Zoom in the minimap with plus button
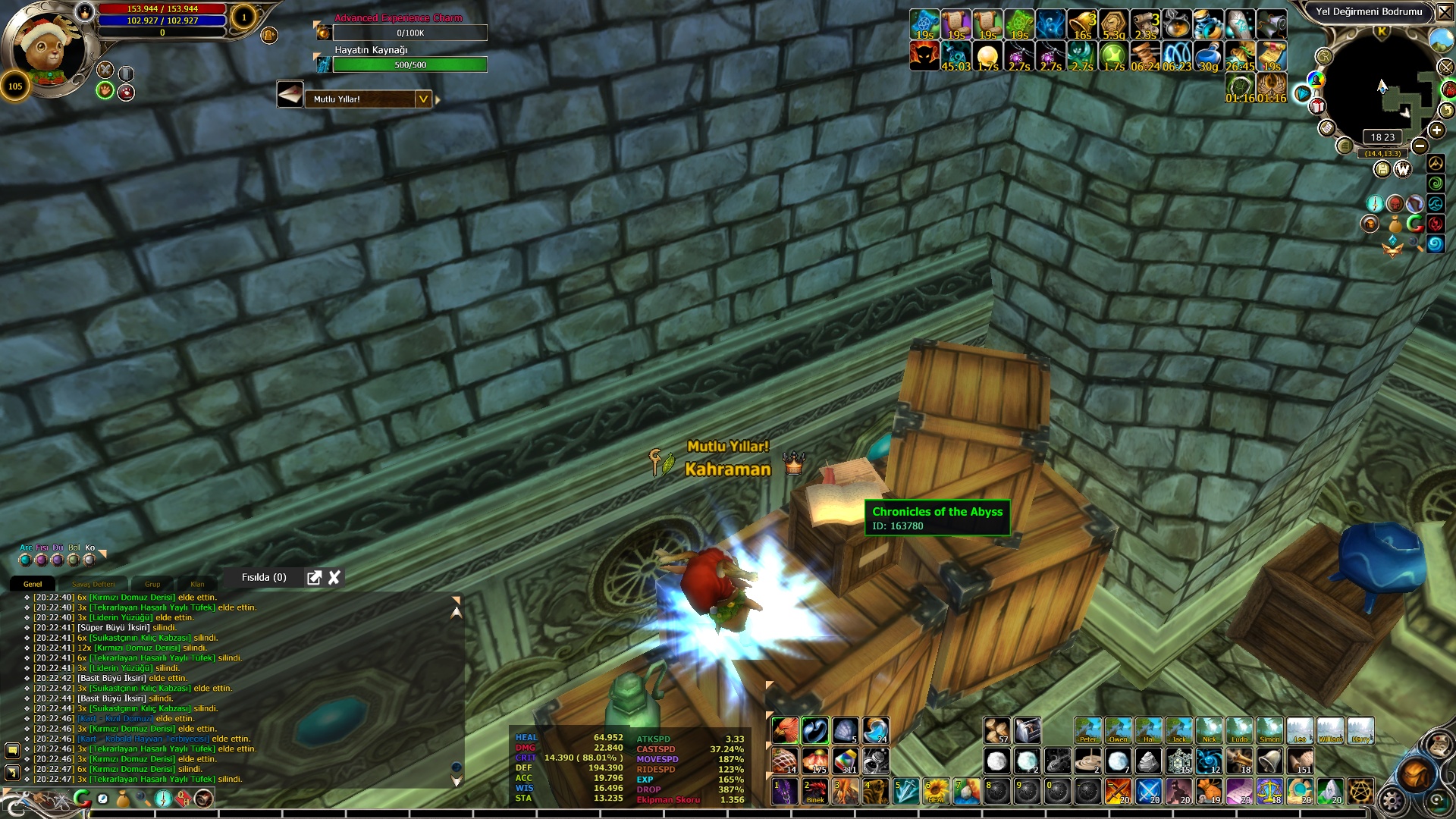 [1436, 130]
